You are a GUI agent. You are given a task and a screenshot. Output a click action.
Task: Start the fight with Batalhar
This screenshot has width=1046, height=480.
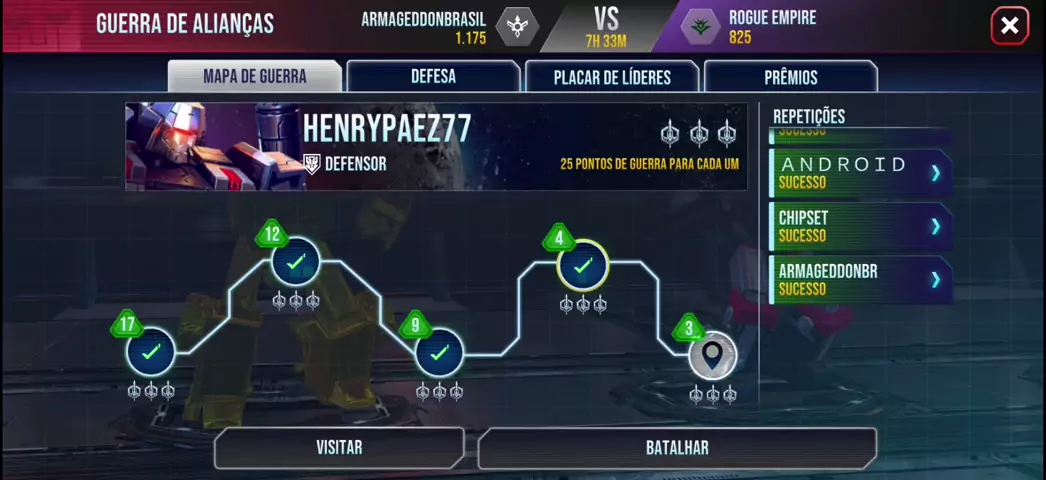[677, 448]
